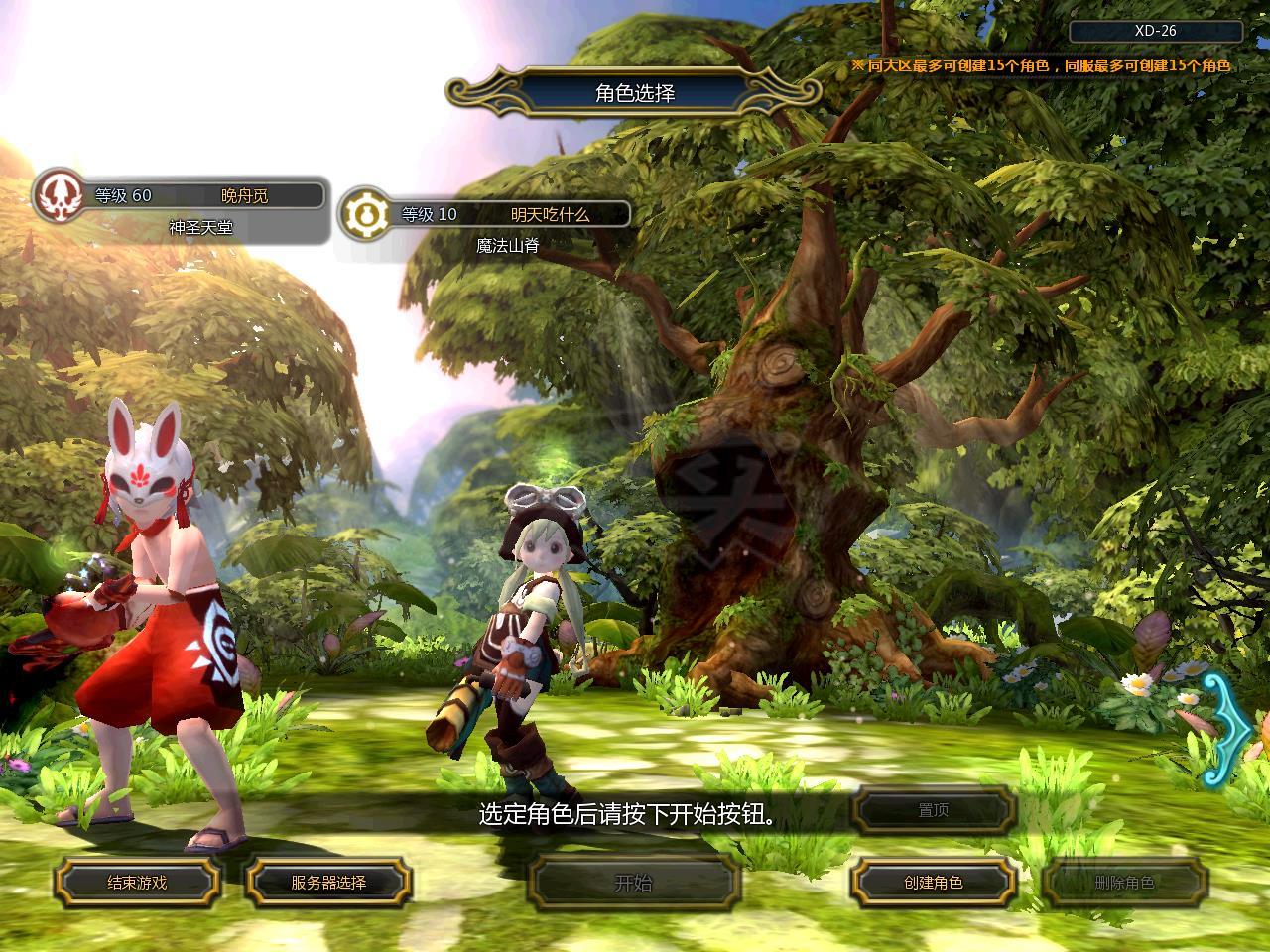Start the game with the 开始 button
This screenshot has width=1270, height=952.
point(634,883)
